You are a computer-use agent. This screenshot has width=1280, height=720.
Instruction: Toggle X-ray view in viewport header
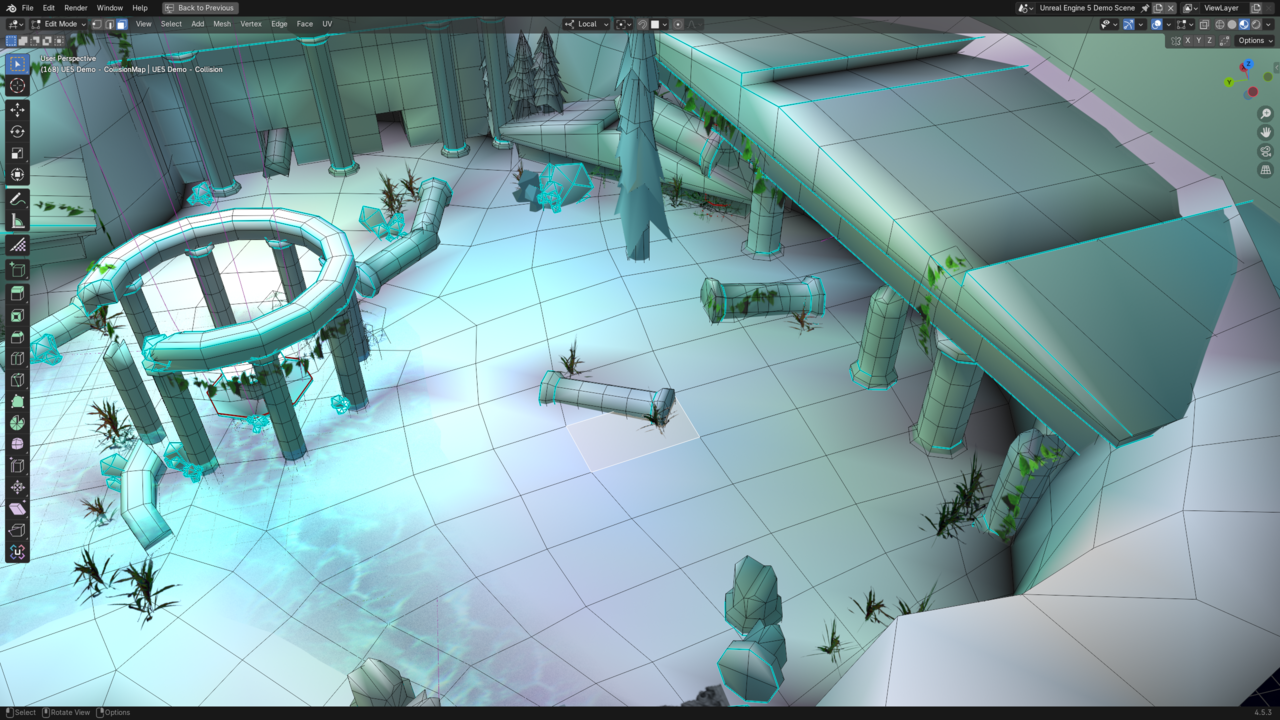coord(1204,24)
